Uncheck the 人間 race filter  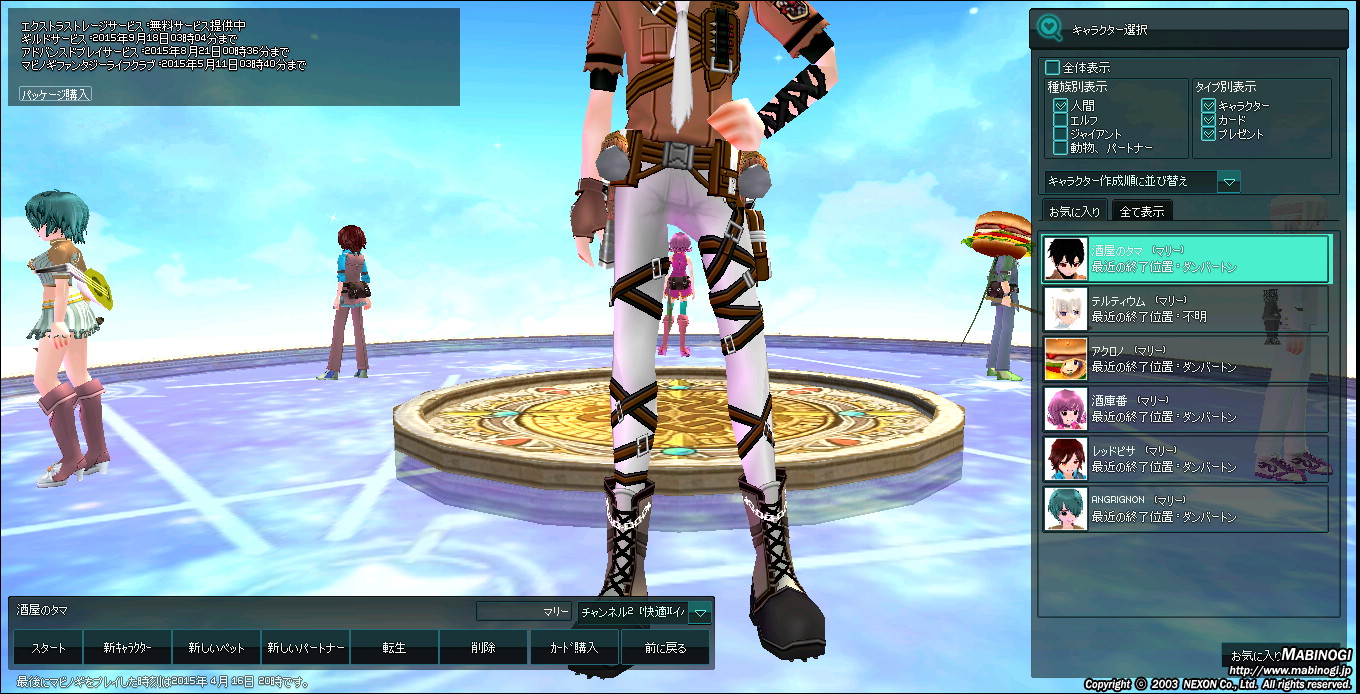(1061, 105)
